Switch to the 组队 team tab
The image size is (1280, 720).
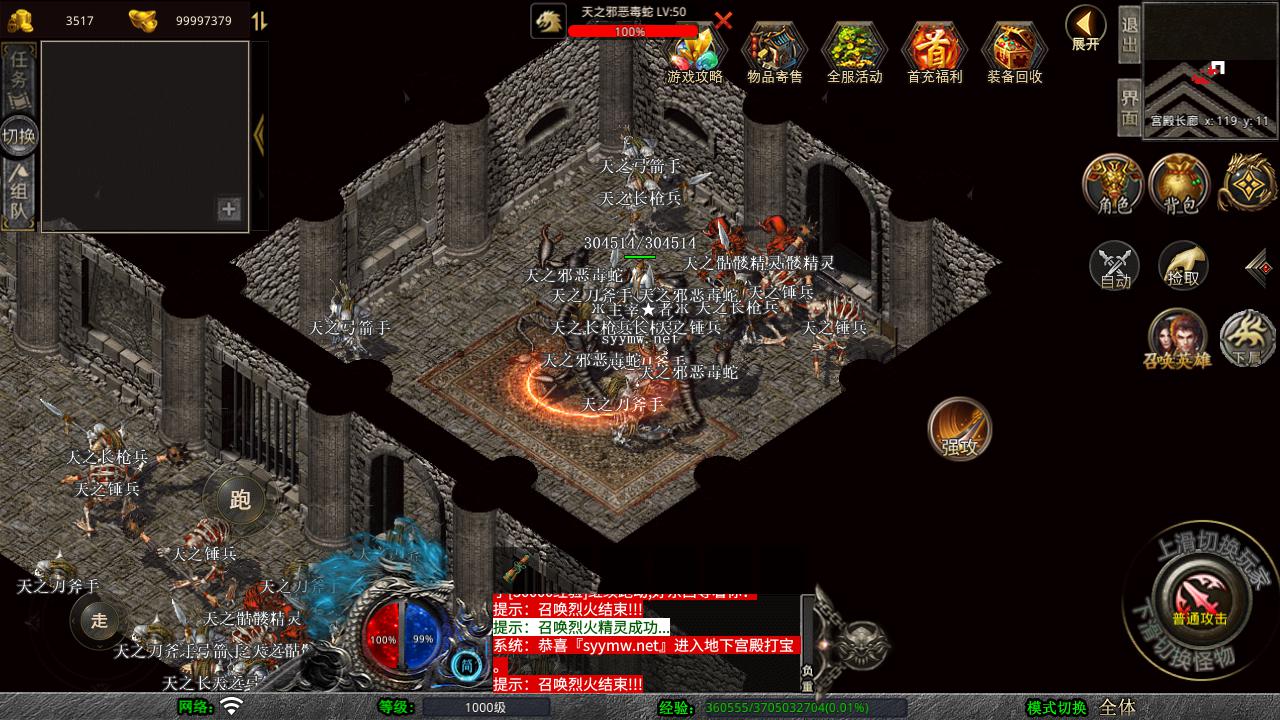20,194
